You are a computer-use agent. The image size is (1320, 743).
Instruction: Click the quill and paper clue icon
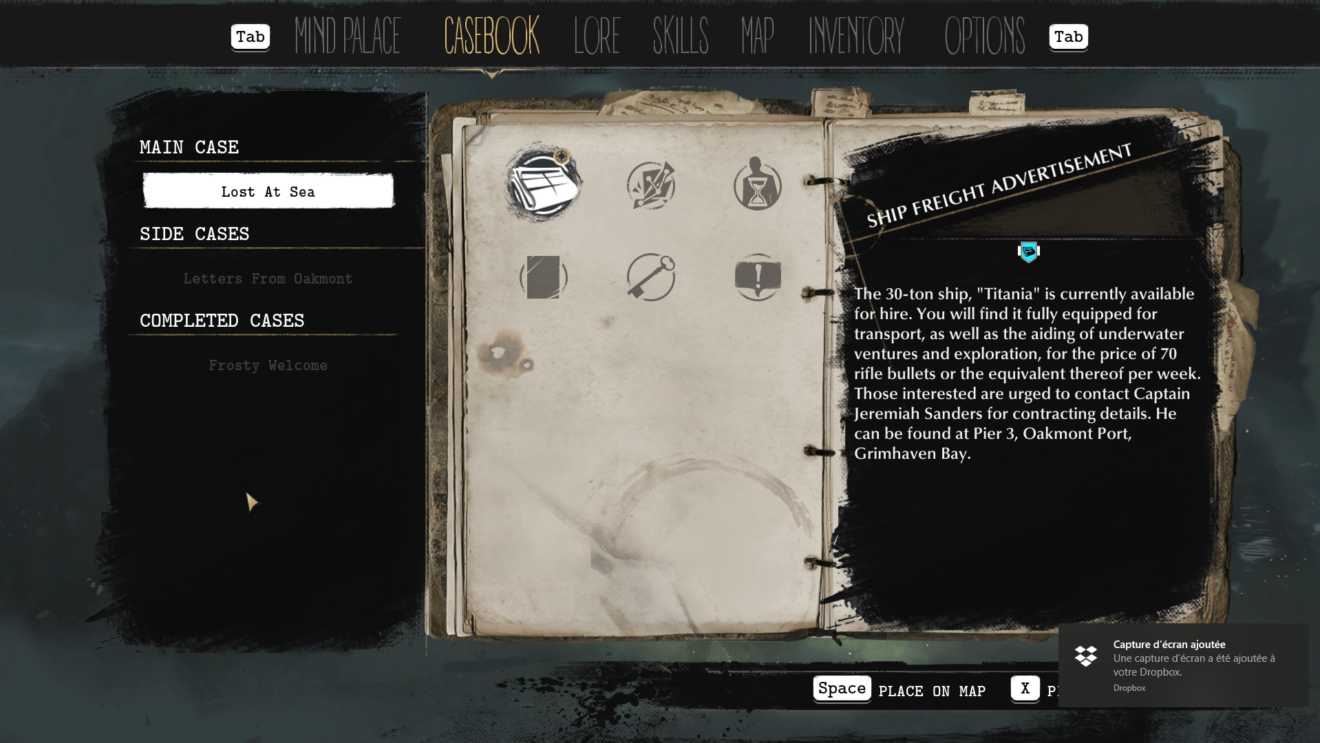(x=651, y=185)
